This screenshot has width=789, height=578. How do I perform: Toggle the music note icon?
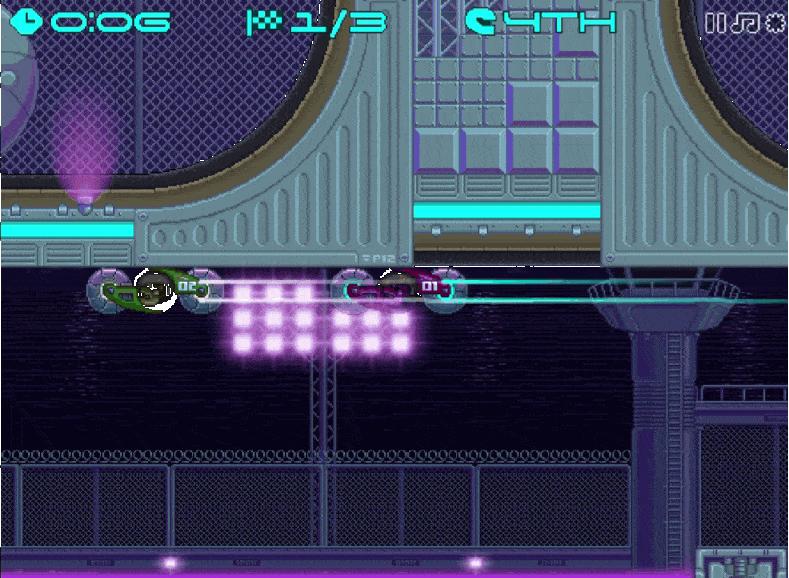745,23
